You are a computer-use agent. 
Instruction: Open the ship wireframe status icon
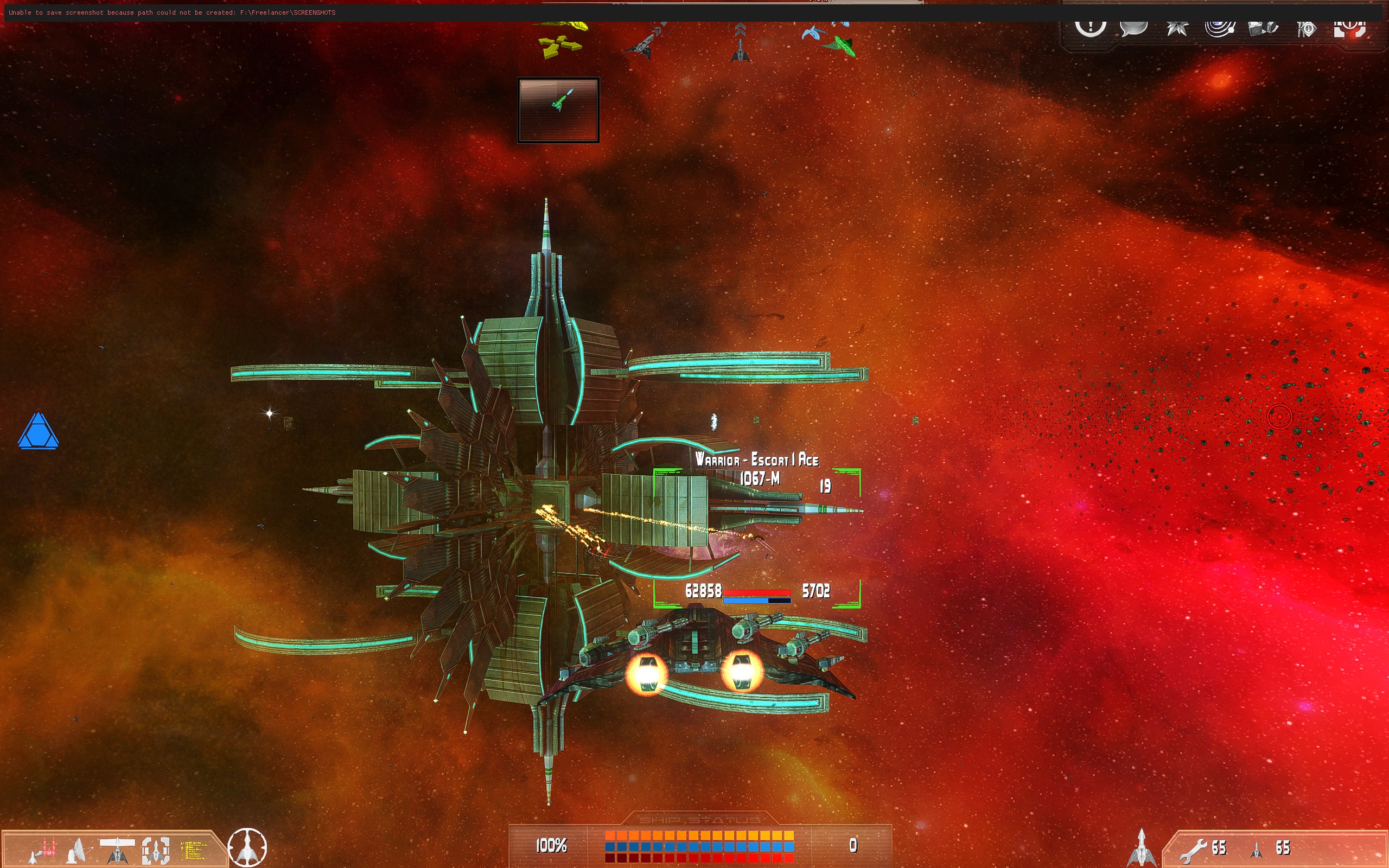click(x=117, y=849)
